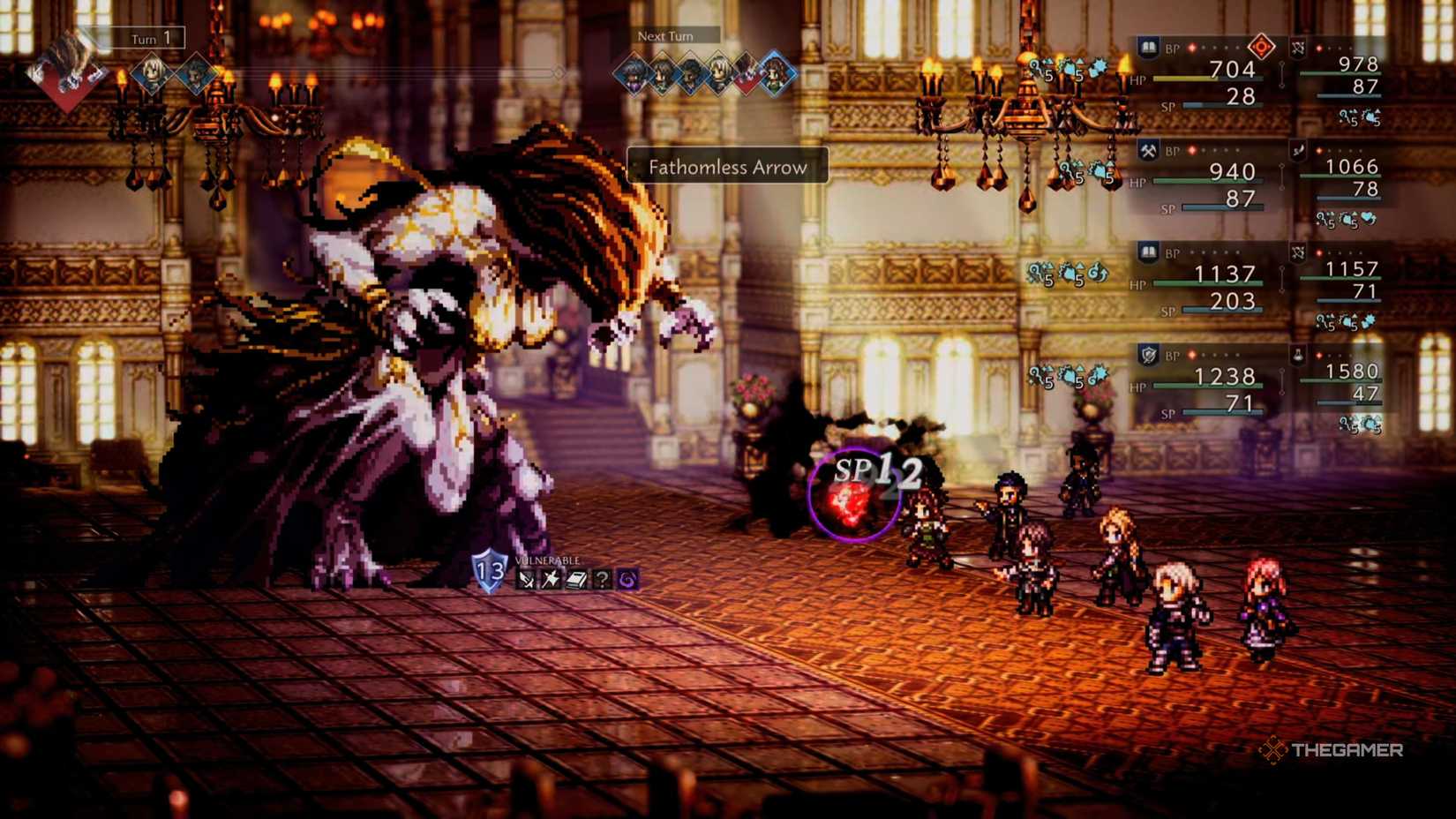This screenshot has width=1456, height=819.
Task: Click the scholar book job icon near 704 HP
Action: 1151,48
